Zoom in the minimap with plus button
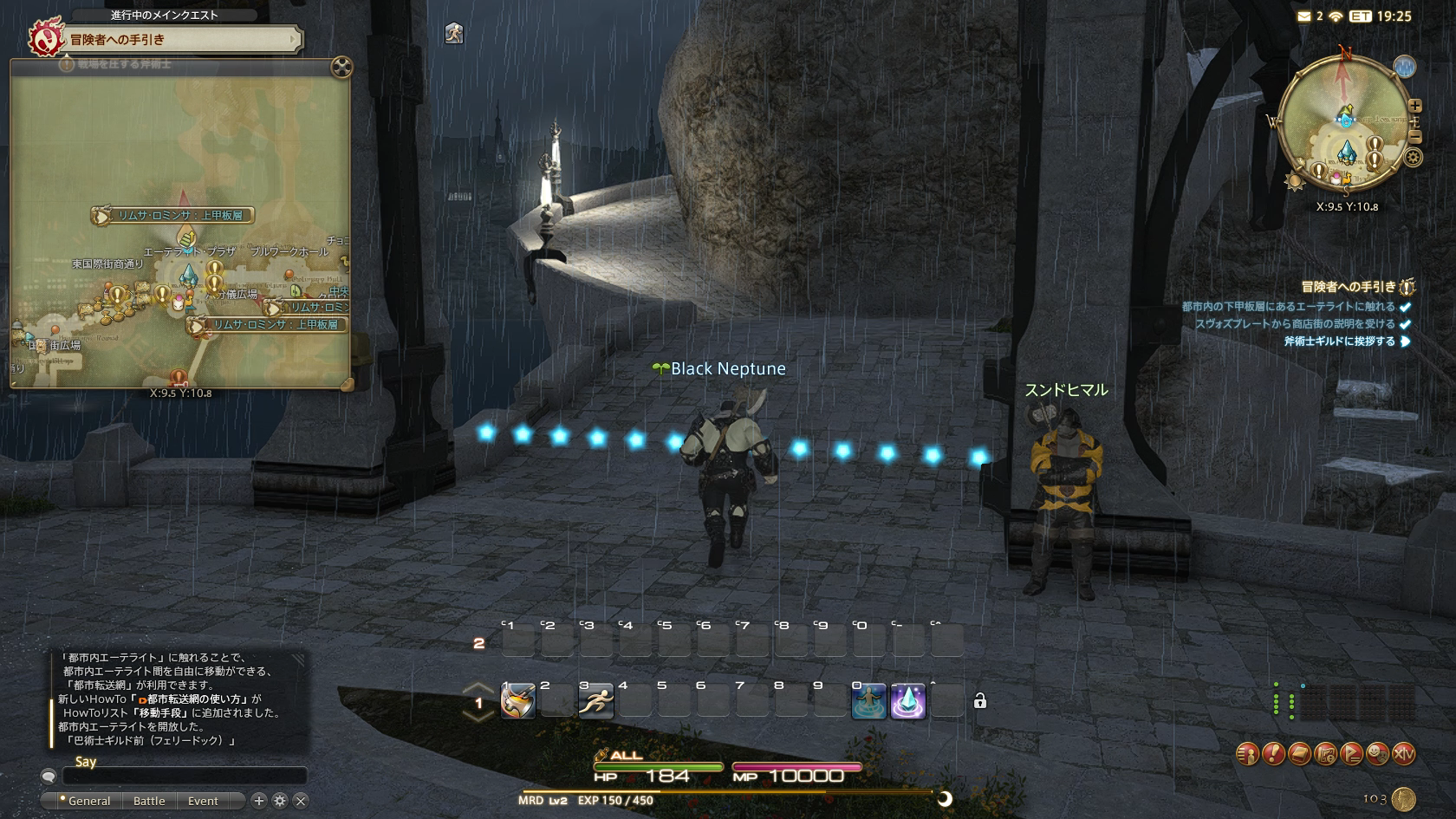The width and height of the screenshot is (1456, 819). pos(1415,106)
